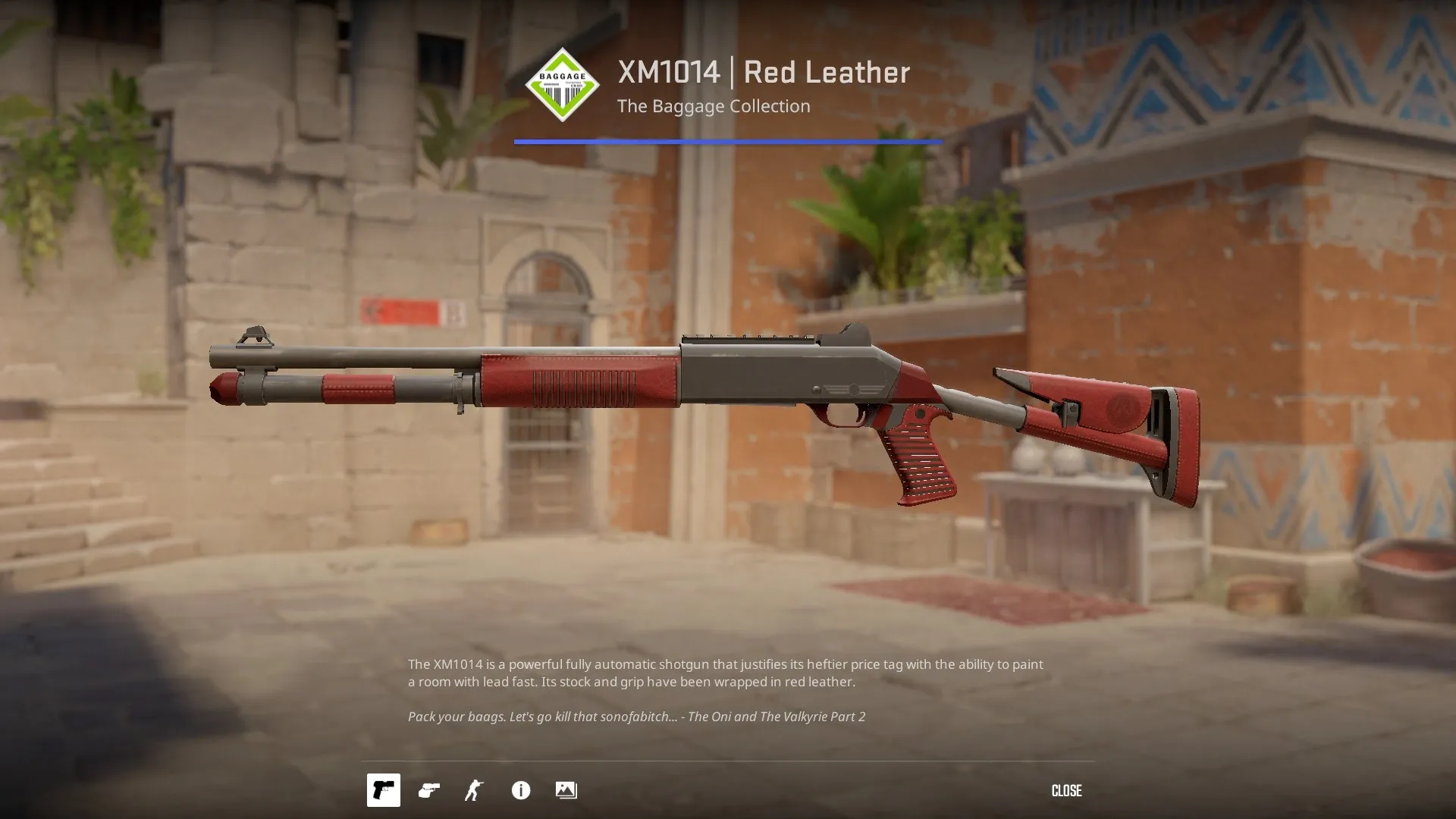Open the item info icon

[521, 790]
